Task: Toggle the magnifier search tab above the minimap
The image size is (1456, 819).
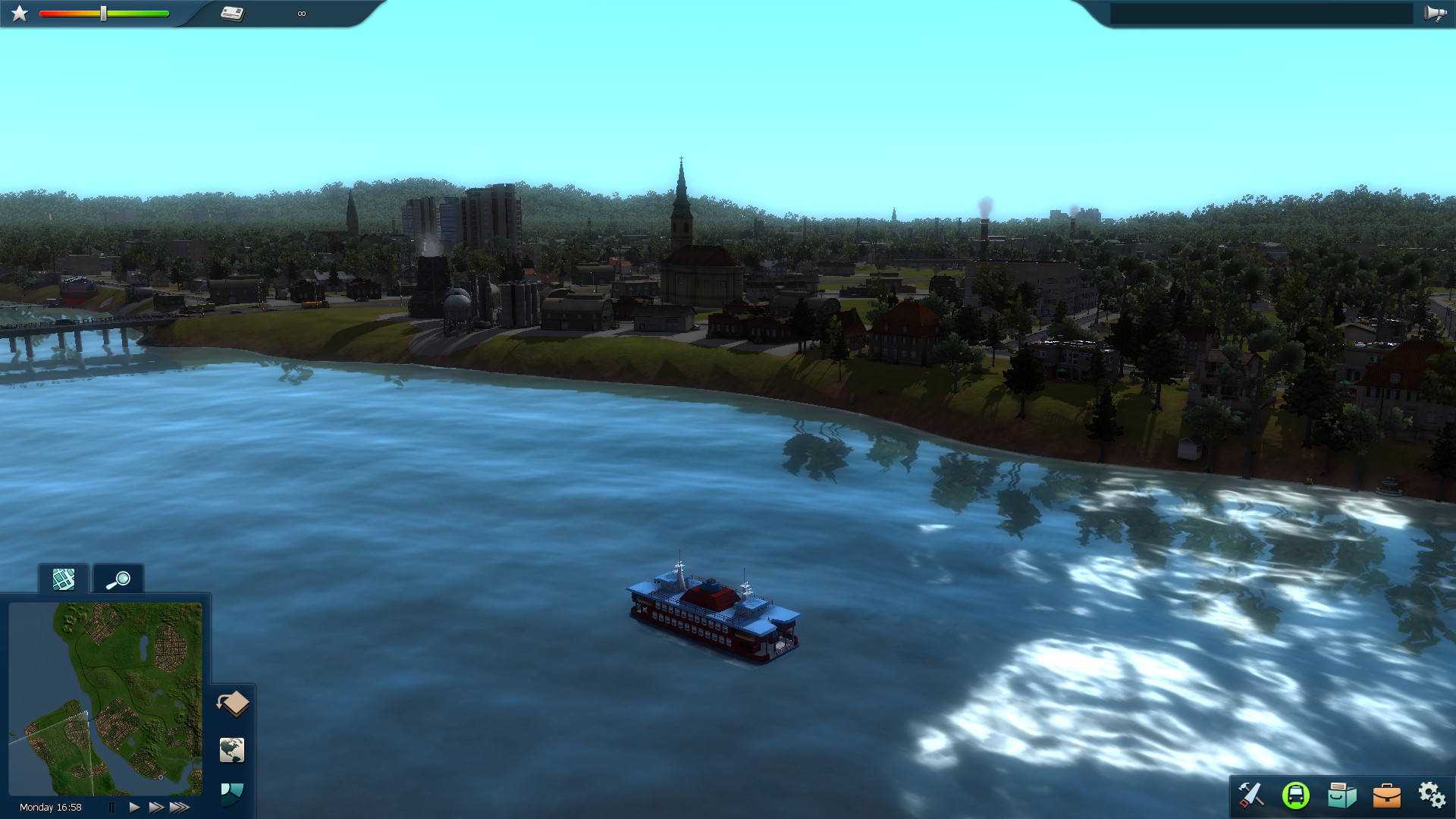Action: 117,579
